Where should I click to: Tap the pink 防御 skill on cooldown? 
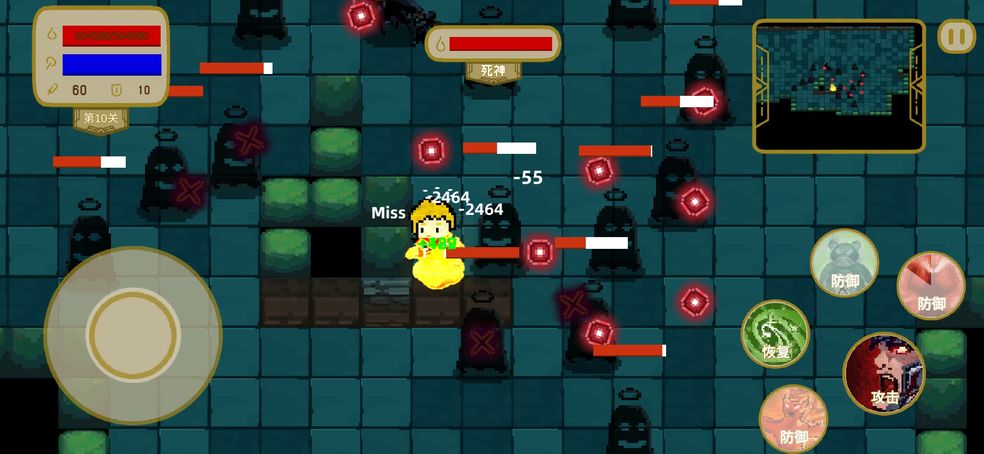click(930, 285)
